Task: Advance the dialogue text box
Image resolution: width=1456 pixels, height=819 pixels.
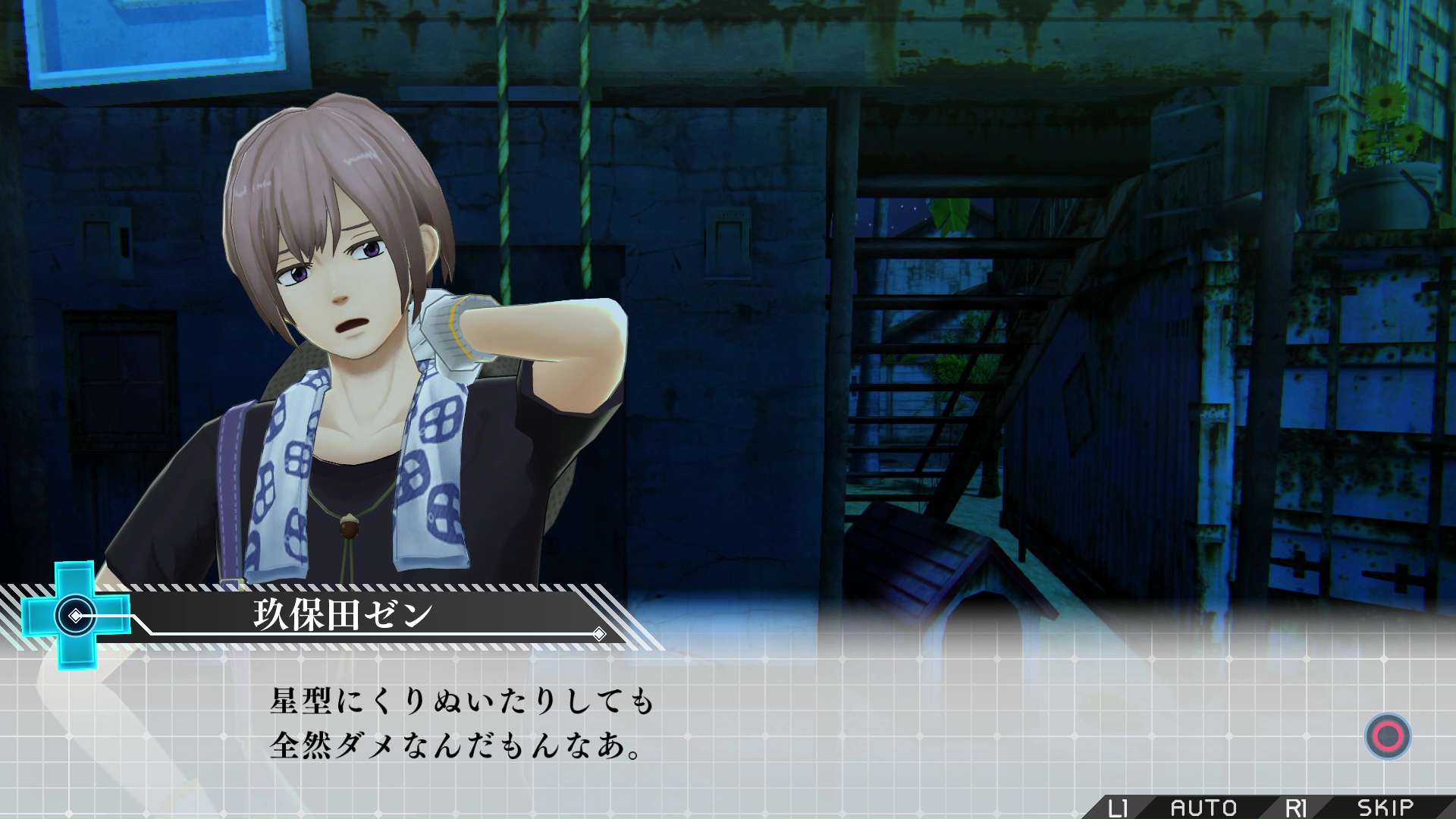Action: [1388, 736]
